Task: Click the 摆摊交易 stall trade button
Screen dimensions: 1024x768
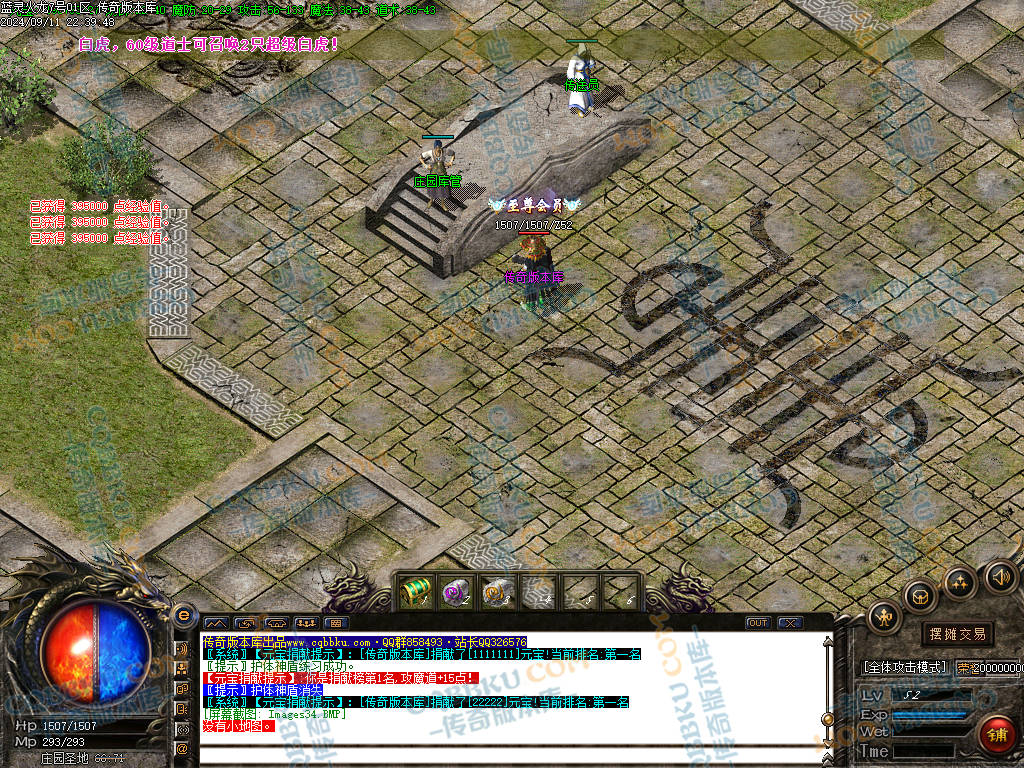Action: pyautogui.click(x=957, y=634)
